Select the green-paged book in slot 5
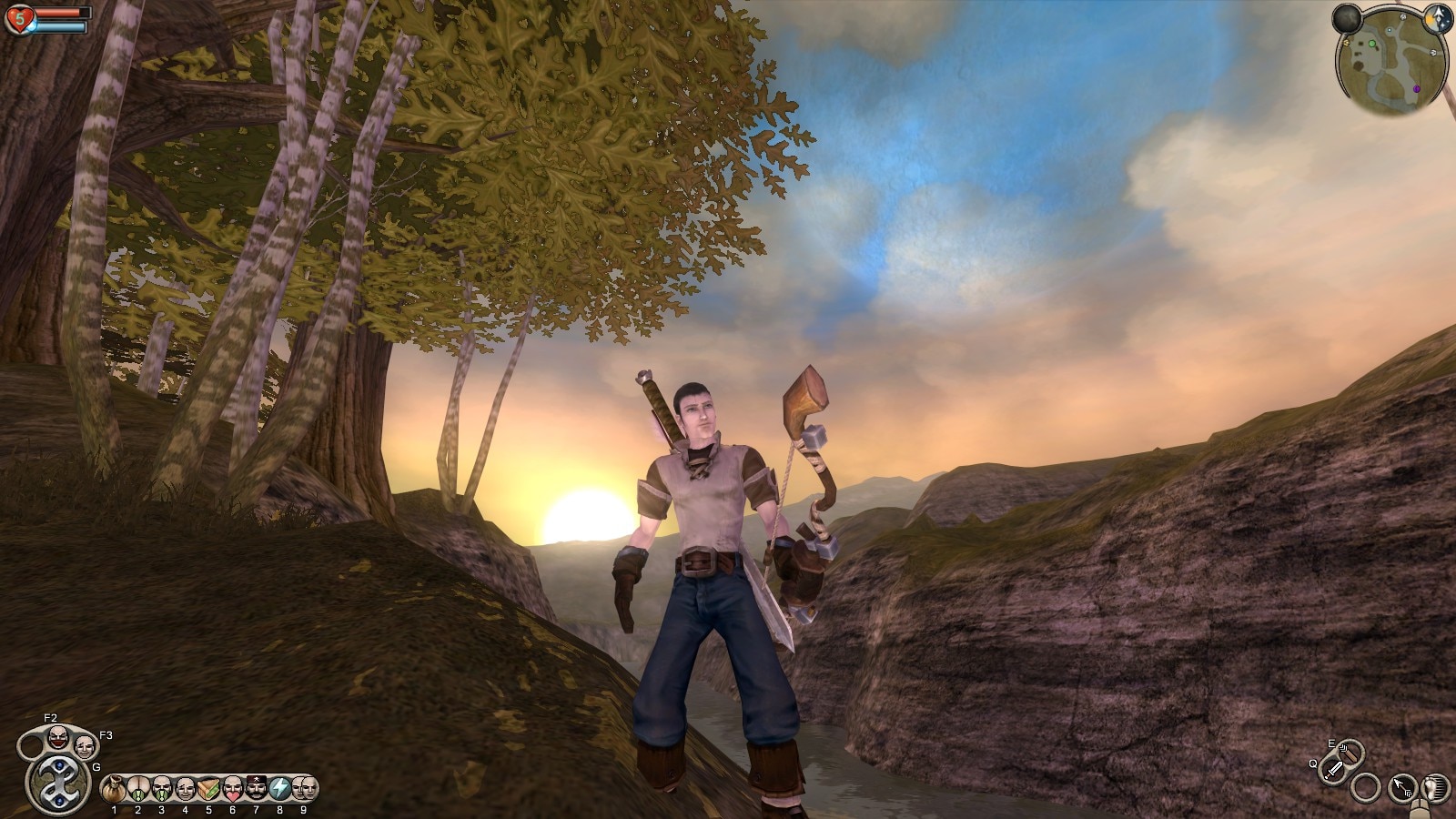 [x=208, y=787]
